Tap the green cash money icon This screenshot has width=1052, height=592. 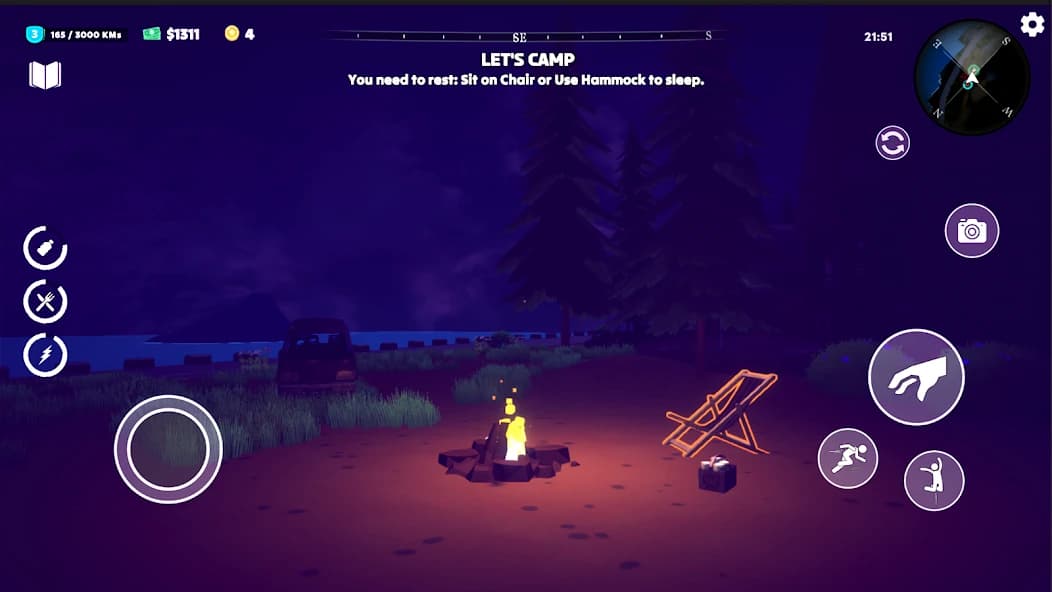click(x=151, y=34)
